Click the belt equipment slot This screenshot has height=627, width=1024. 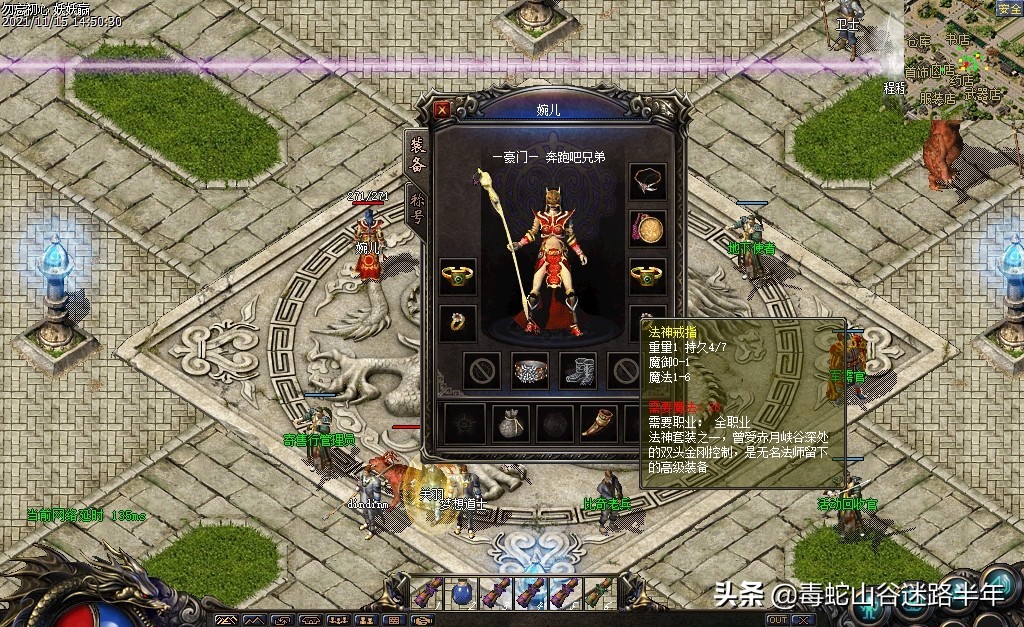click(x=530, y=370)
